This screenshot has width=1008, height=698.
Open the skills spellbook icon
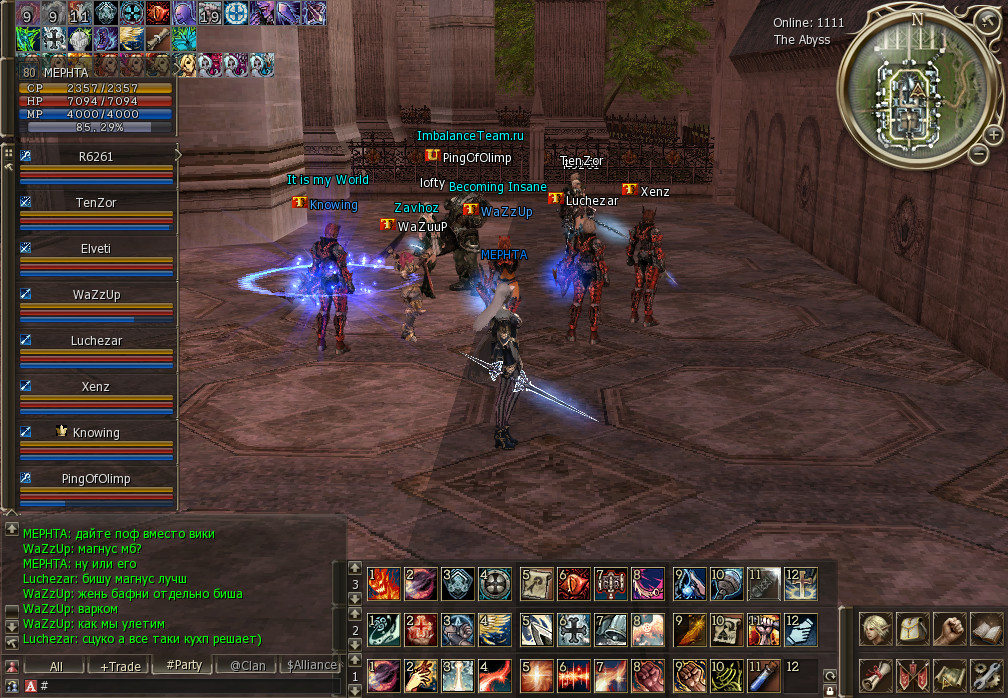985,630
